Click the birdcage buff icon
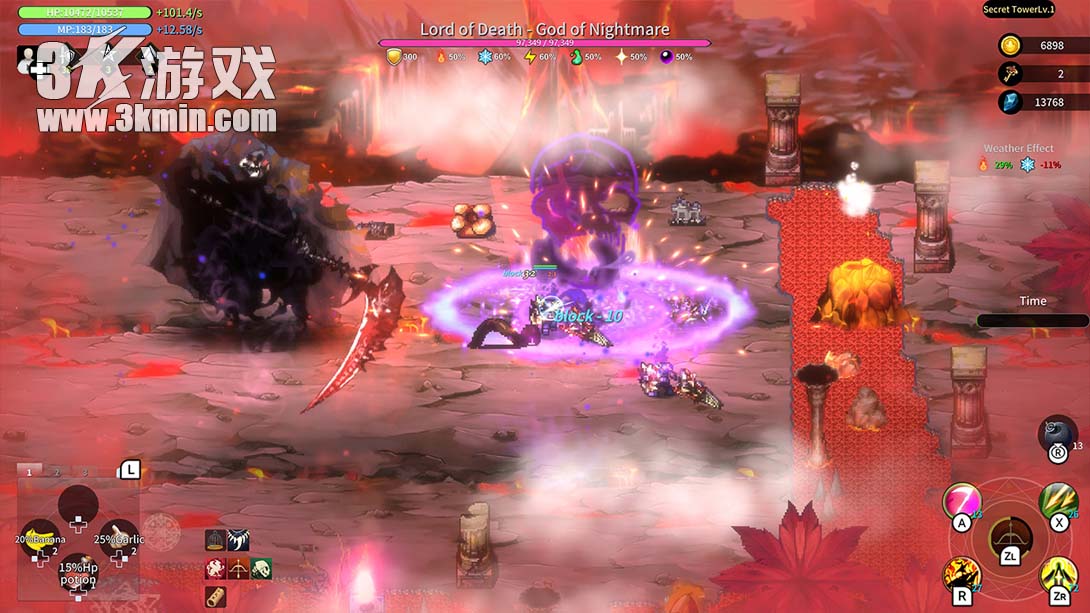 click(215, 541)
